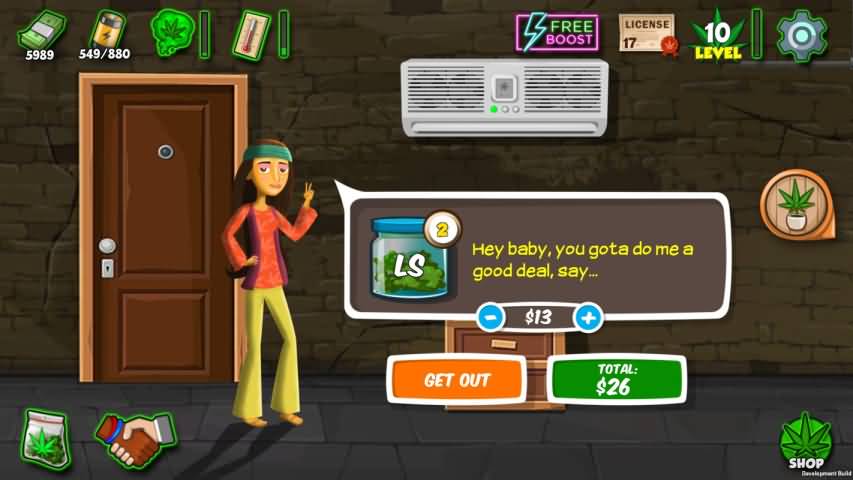Check the cash stack icon
Viewport: 853px width, 480px height.
click(x=40, y=30)
